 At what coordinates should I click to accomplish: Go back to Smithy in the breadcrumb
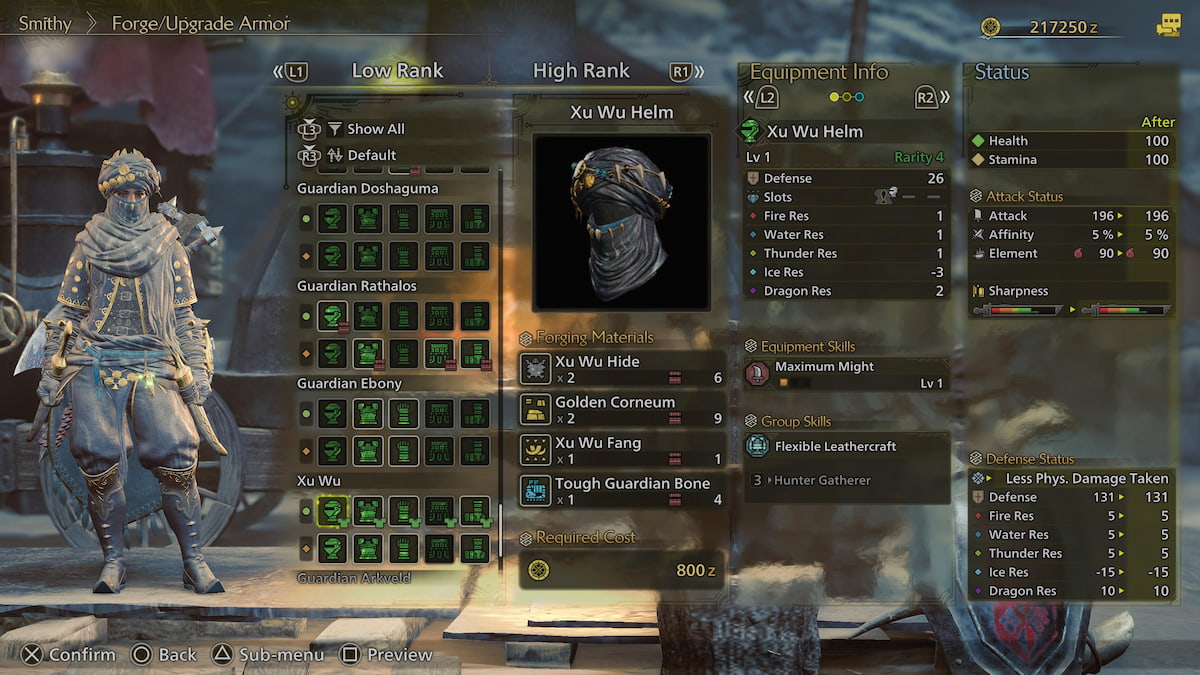point(45,23)
